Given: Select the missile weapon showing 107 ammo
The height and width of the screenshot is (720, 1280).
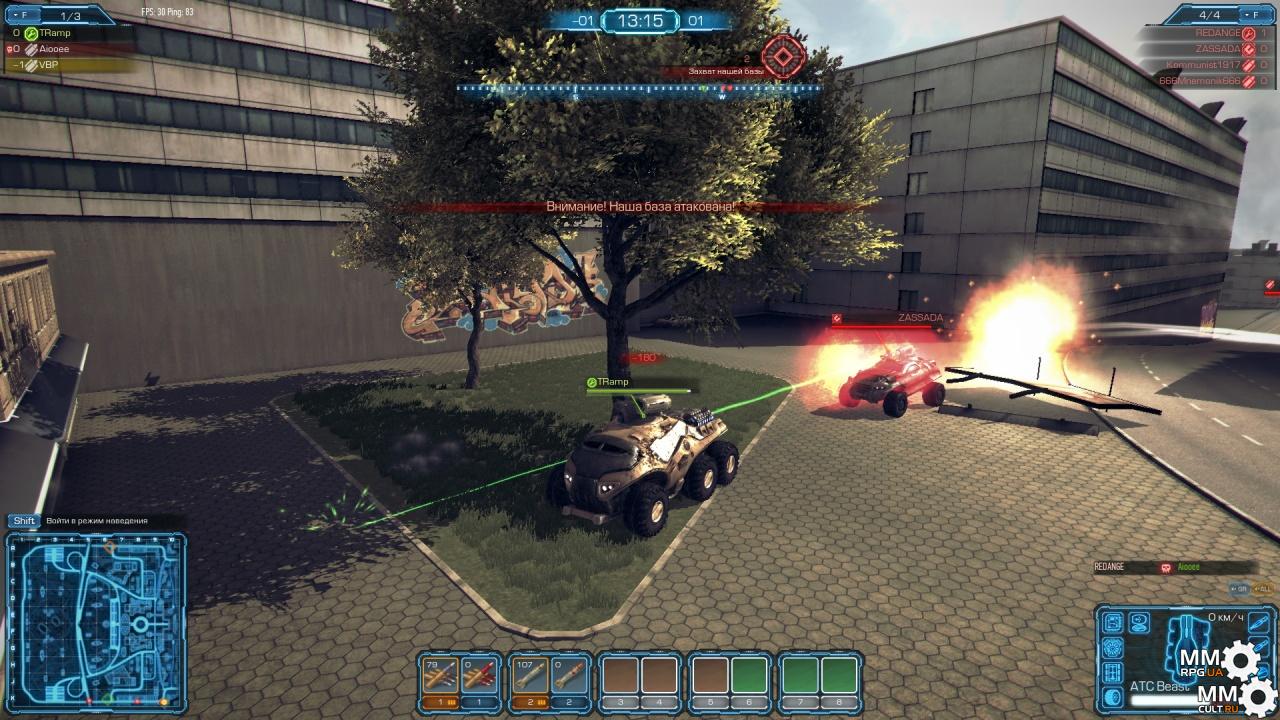Looking at the screenshot, I should click(527, 677).
